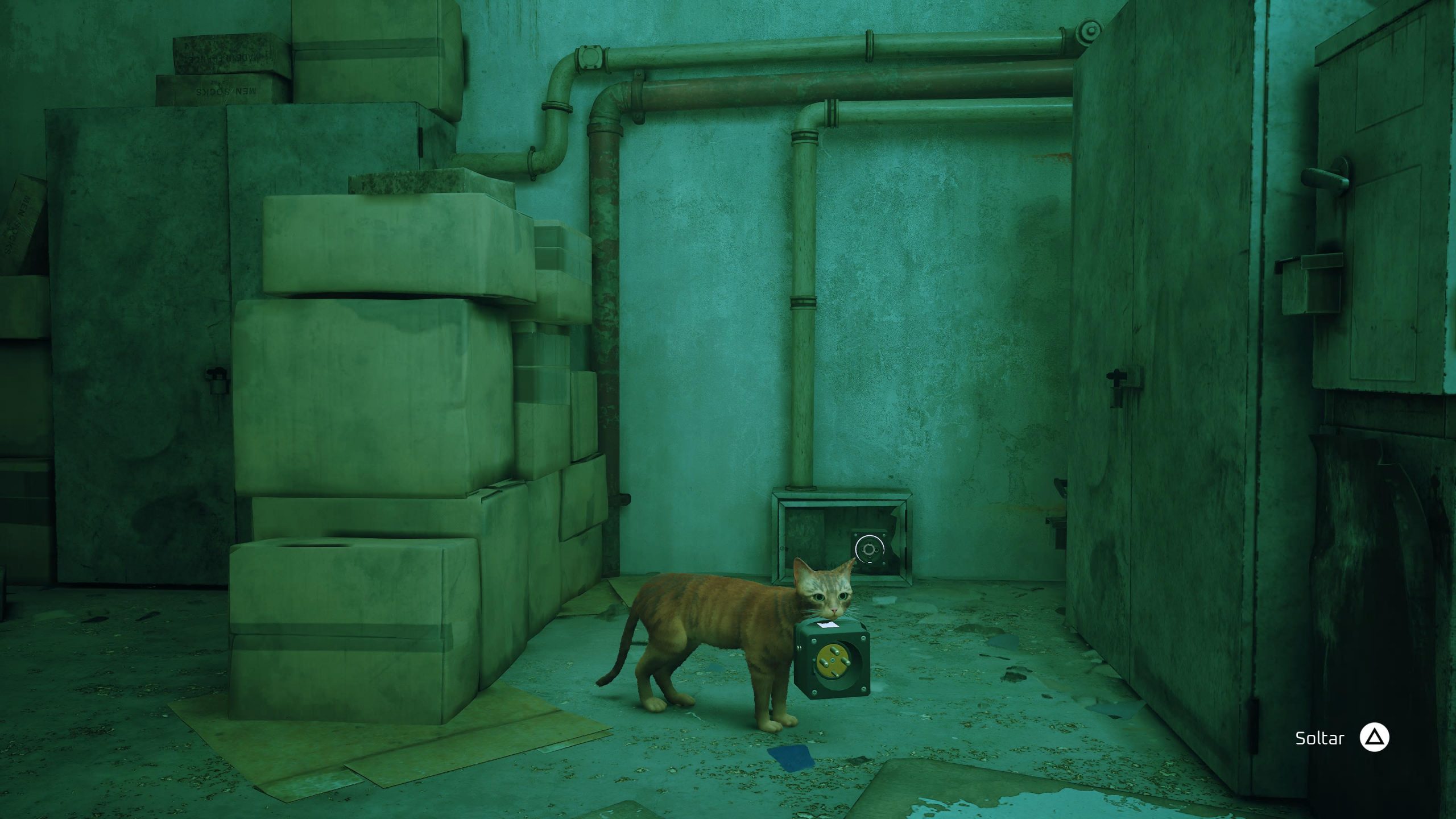Select the circular interaction marker on the wall socket
Image resolution: width=1456 pixels, height=819 pixels.
(868, 549)
